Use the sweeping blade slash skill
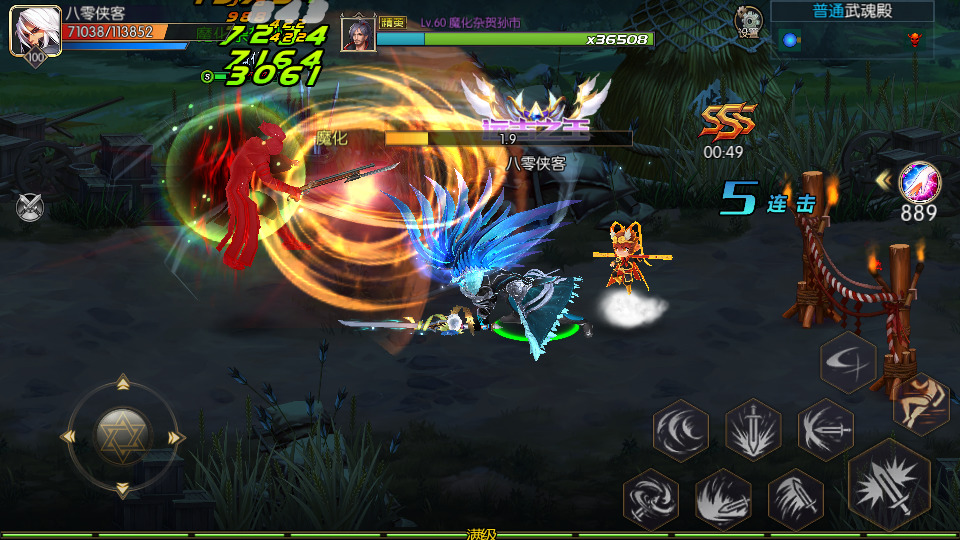The image size is (960, 540). [795, 499]
